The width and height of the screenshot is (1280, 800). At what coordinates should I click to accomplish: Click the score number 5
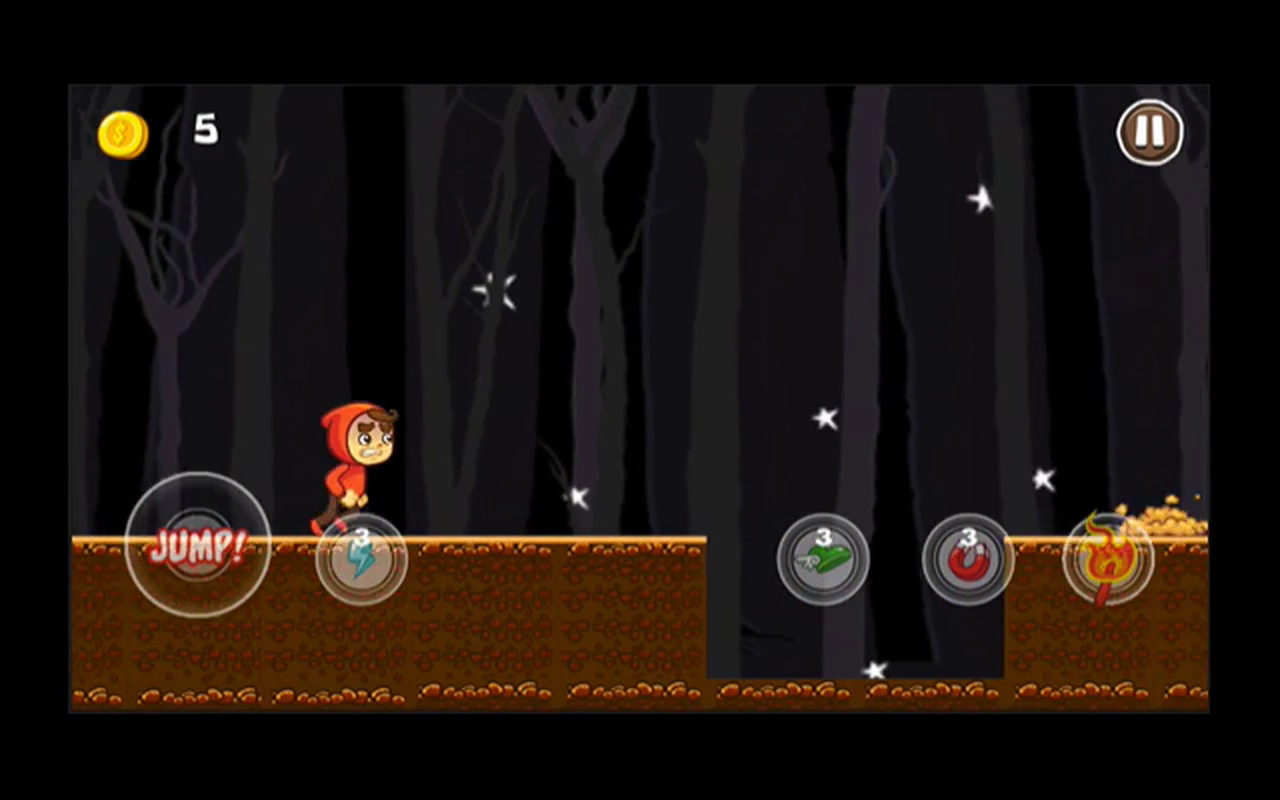point(205,130)
